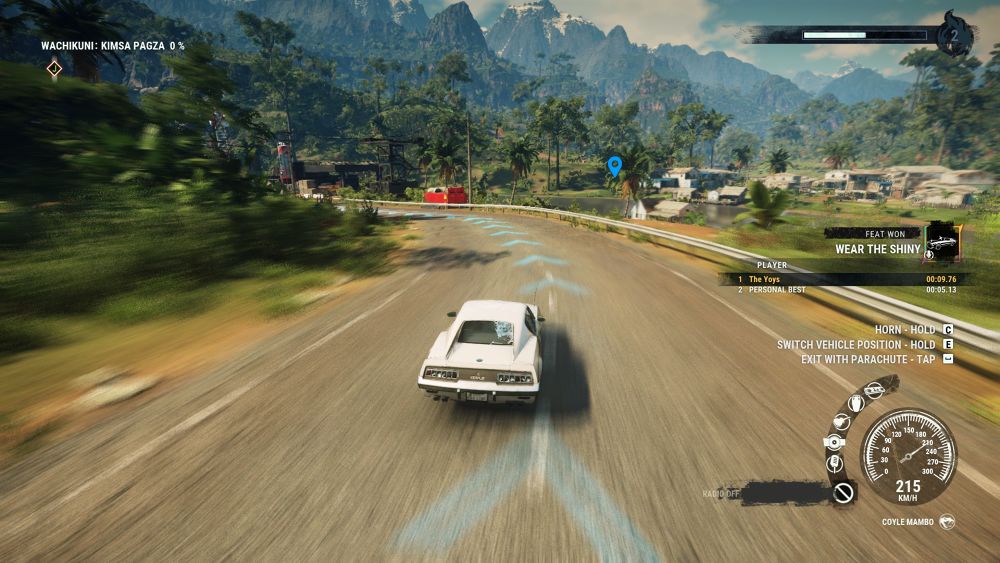
Task: Click the Coyle Mambo vehicle emblem
Action: (x=946, y=522)
